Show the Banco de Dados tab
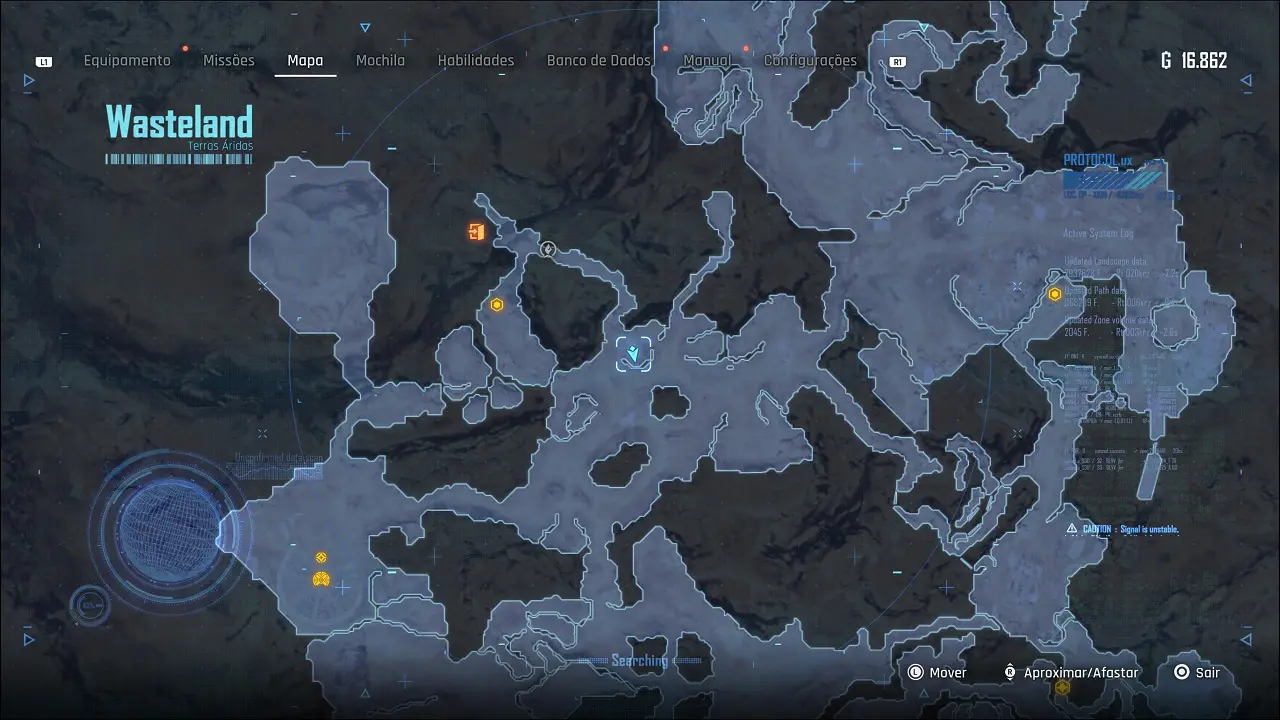The height and width of the screenshot is (720, 1280). tap(598, 60)
